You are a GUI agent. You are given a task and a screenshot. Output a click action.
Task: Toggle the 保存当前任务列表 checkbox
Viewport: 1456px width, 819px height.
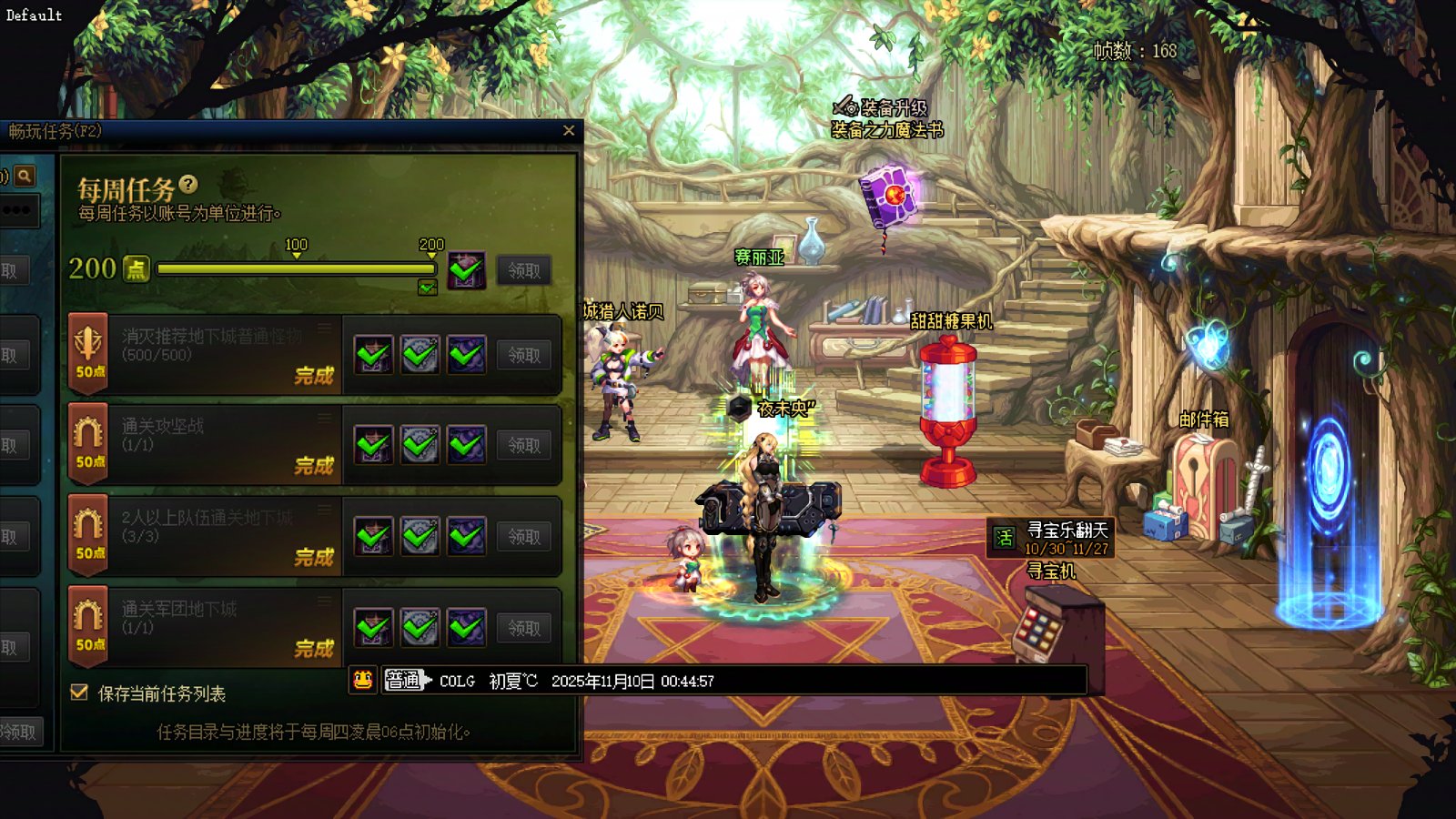[80, 693]
